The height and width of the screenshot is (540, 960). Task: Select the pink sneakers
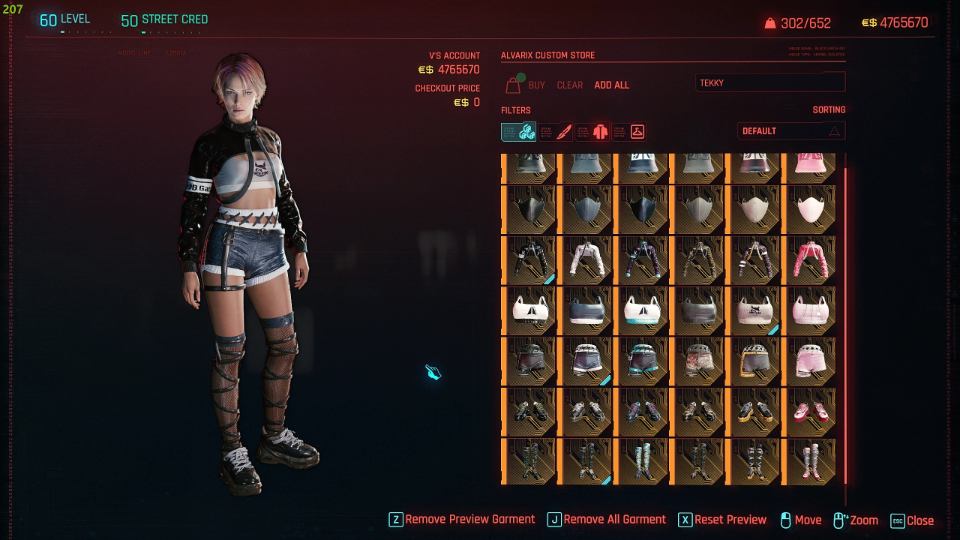(810, 412)
